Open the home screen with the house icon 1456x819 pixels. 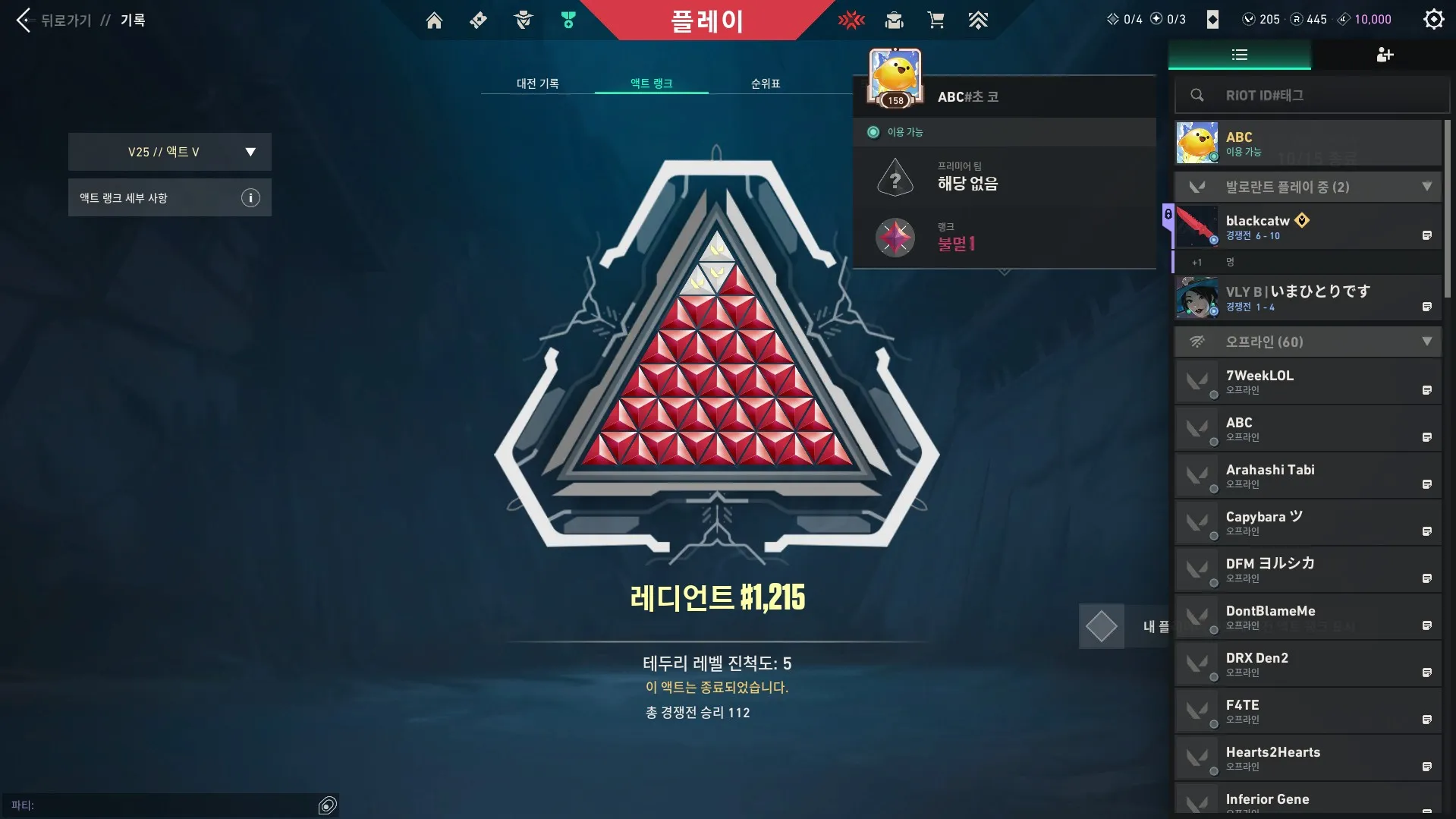434,20
